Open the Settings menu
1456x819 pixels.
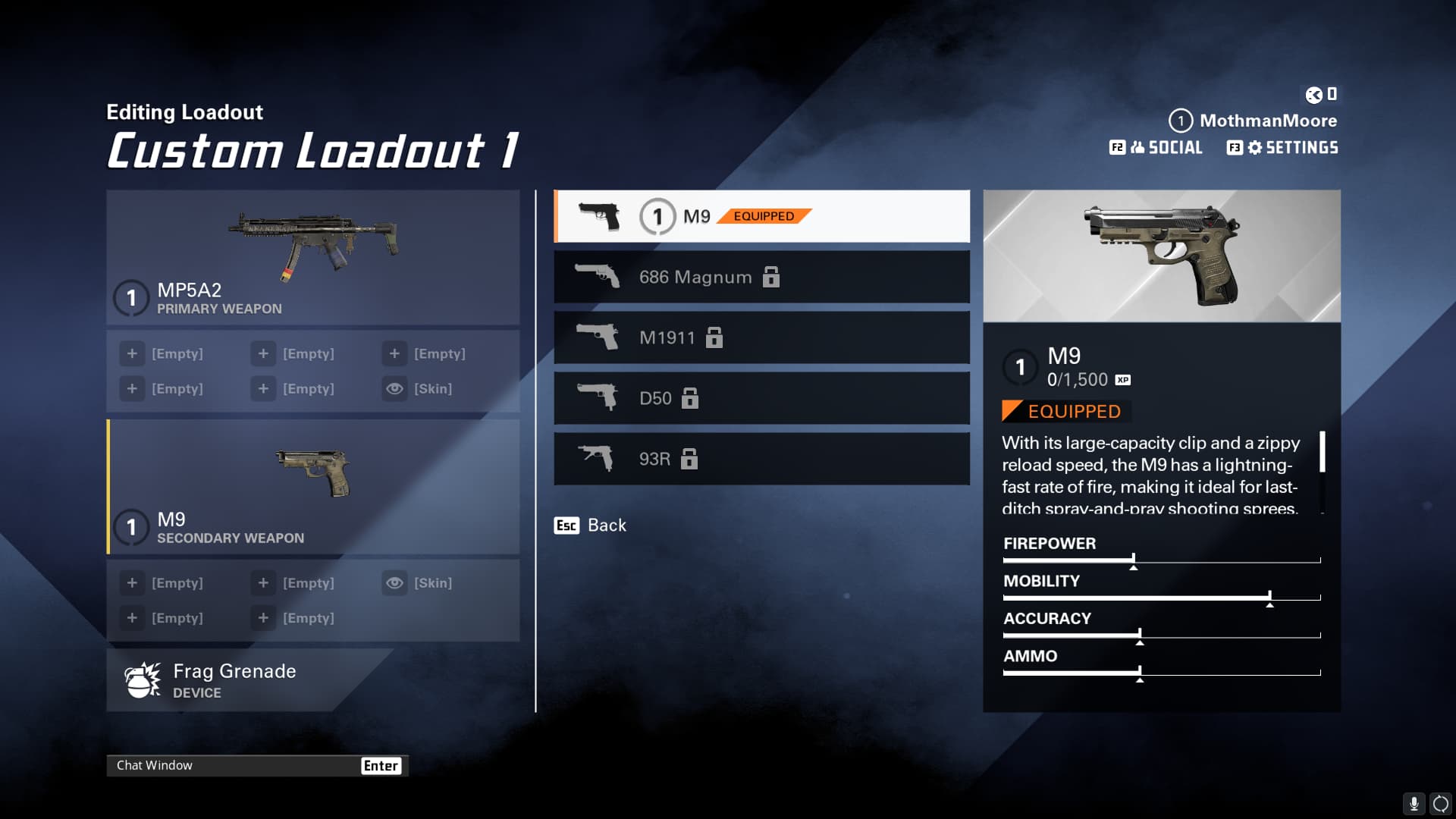tap(1283, 148)
